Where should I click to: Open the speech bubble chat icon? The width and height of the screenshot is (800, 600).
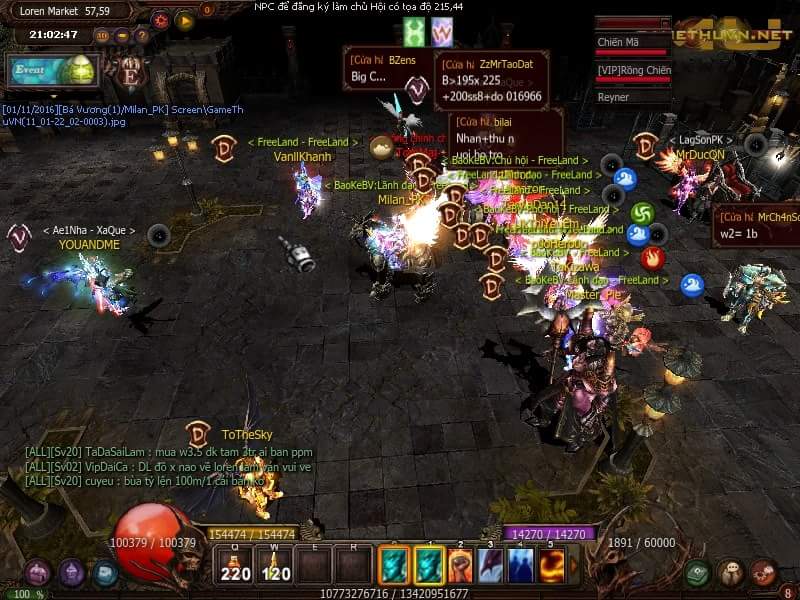coord(731,573)
